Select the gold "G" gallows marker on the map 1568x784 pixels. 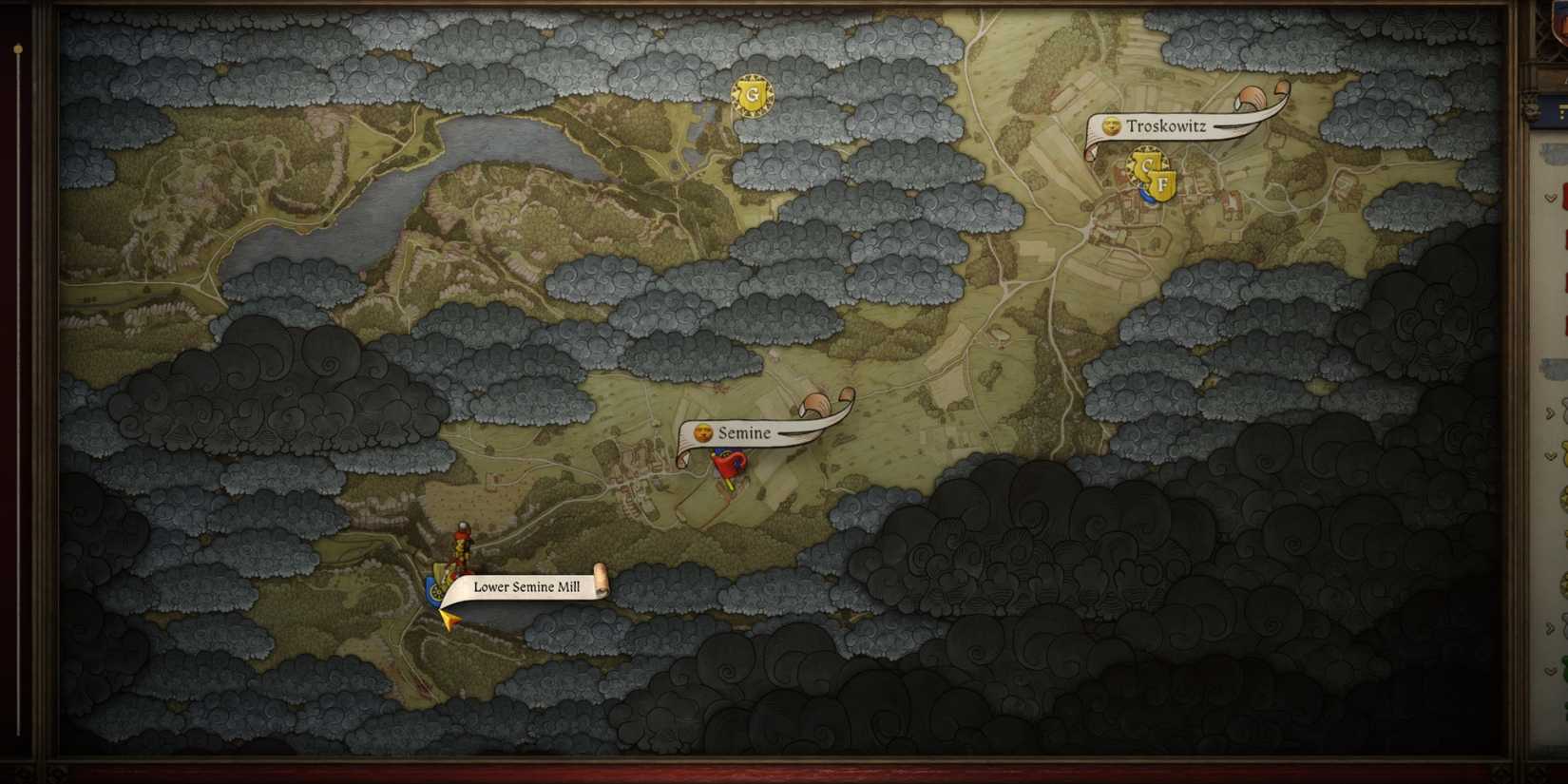751,95
